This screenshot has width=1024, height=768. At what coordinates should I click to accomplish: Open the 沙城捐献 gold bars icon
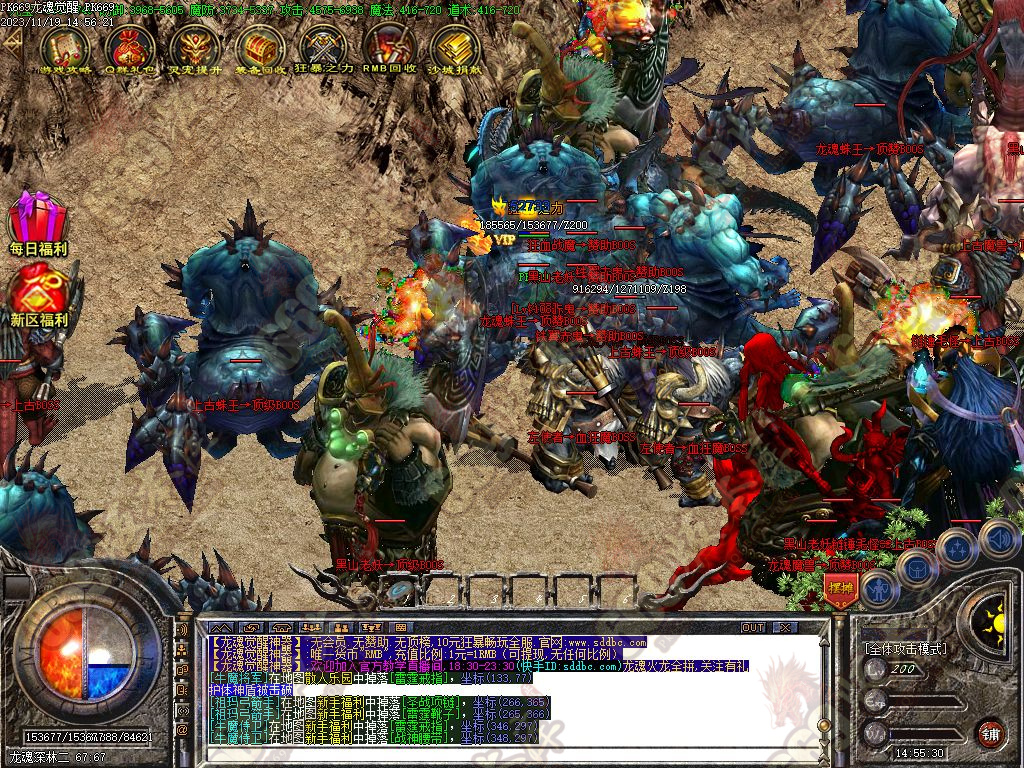pyautogui.click(x=455, y=48)
